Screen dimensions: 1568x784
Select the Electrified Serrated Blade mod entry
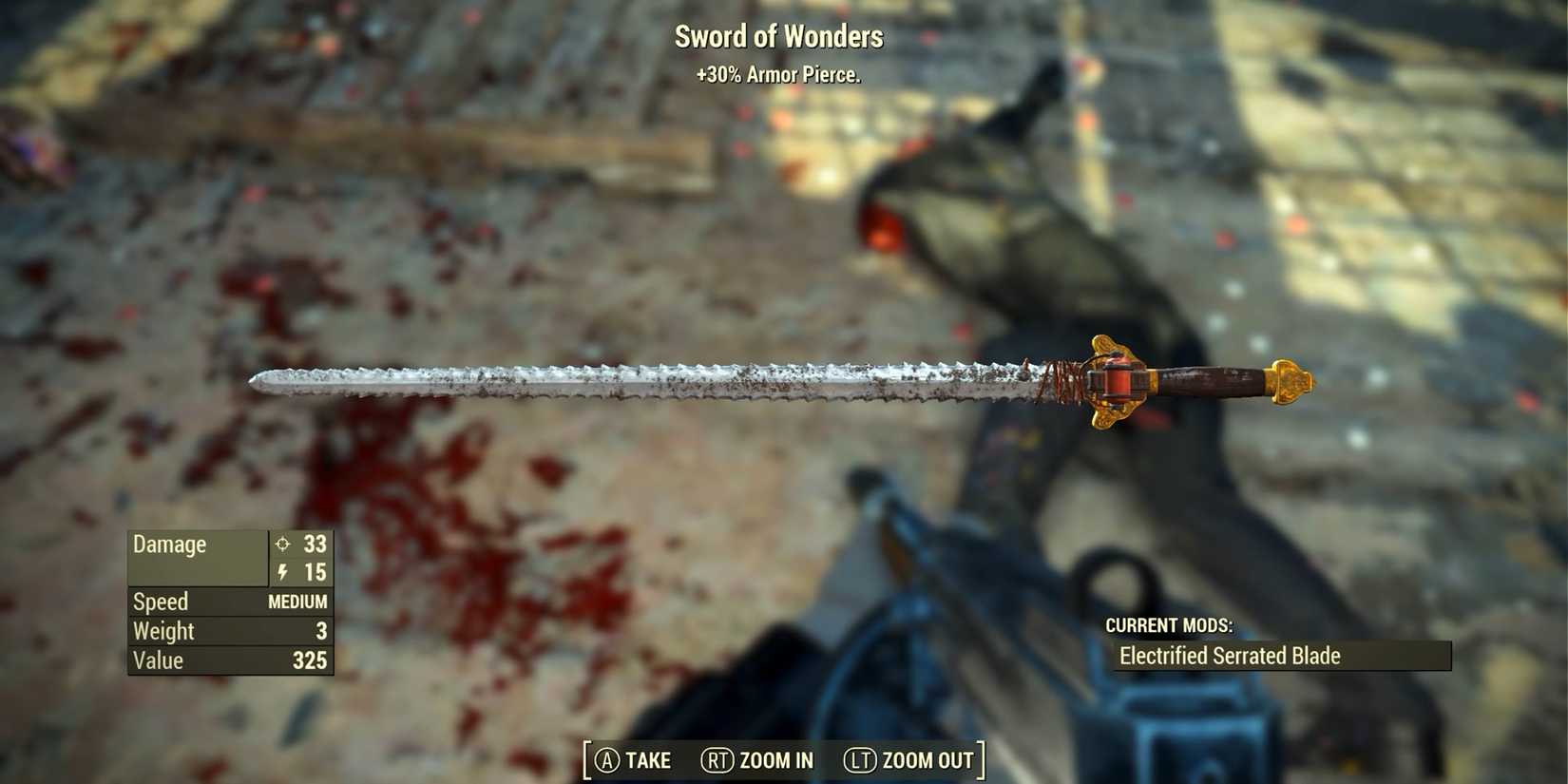(1231, 656)
